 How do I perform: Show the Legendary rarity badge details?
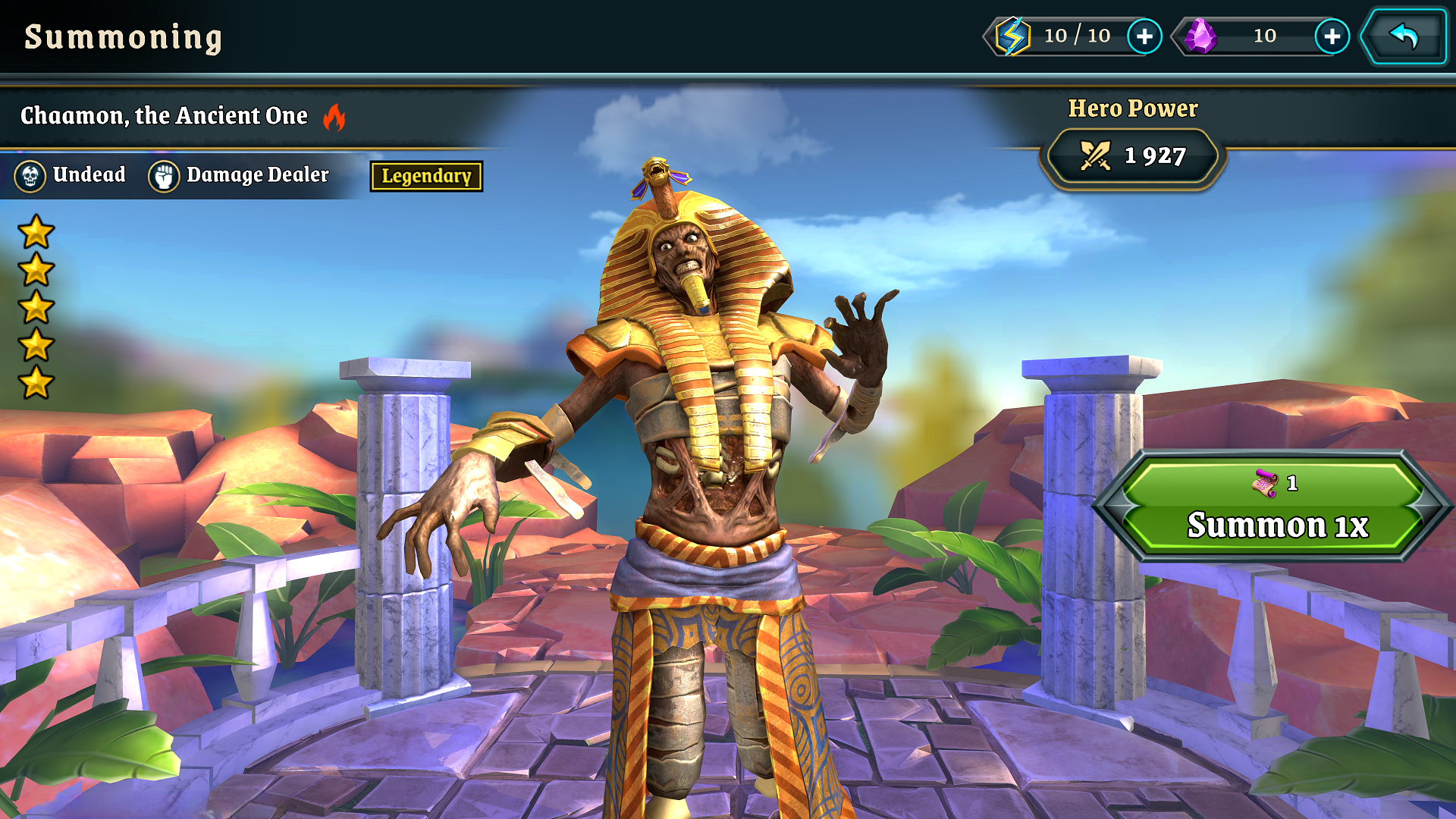tap(426, 176)
